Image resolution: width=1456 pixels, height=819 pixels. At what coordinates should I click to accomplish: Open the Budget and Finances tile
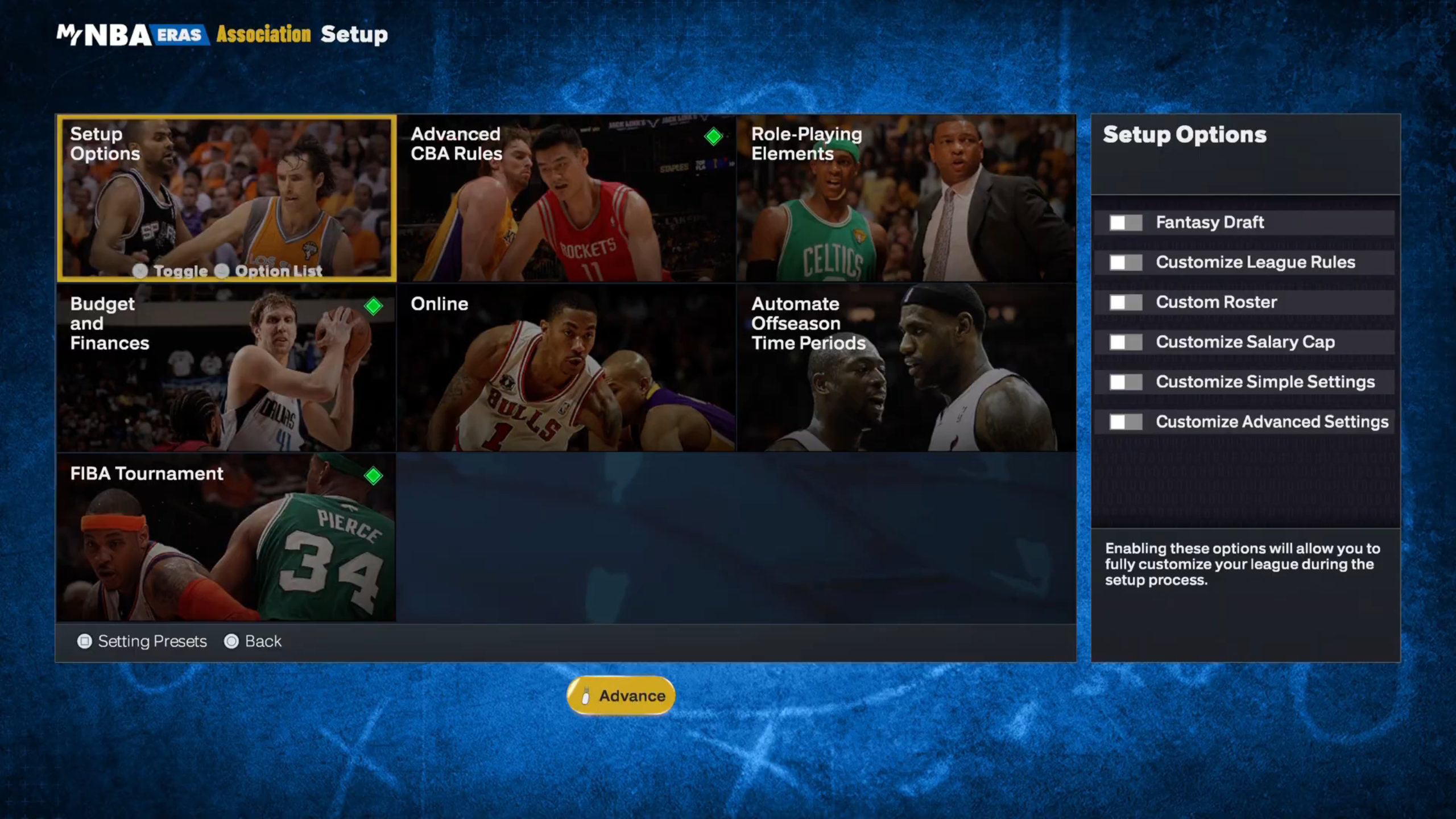coord(226,367)
